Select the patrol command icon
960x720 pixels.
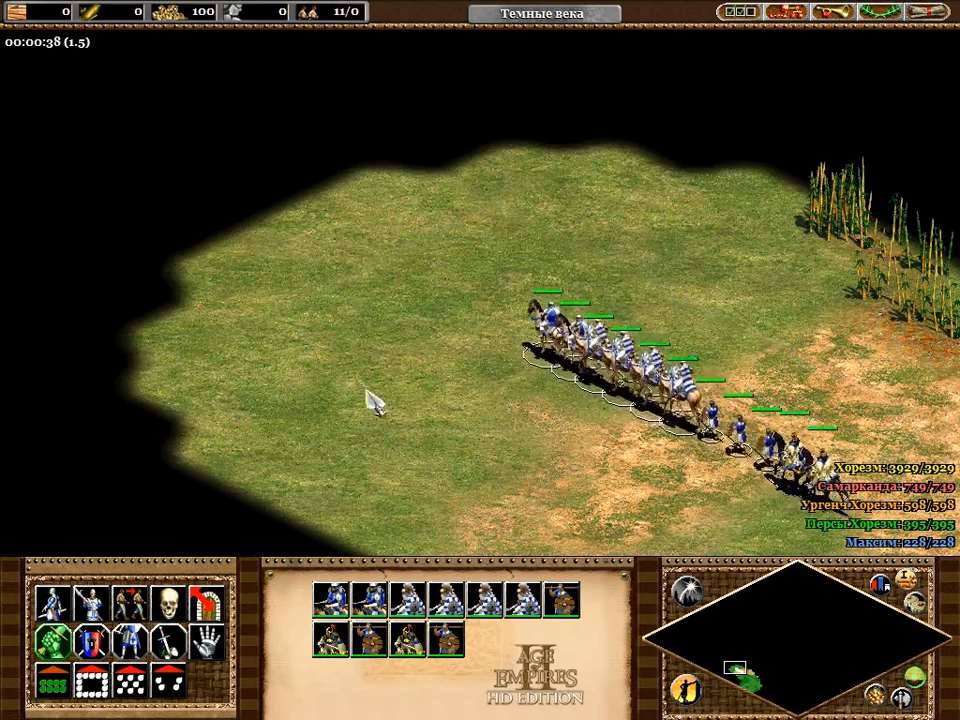53,604
